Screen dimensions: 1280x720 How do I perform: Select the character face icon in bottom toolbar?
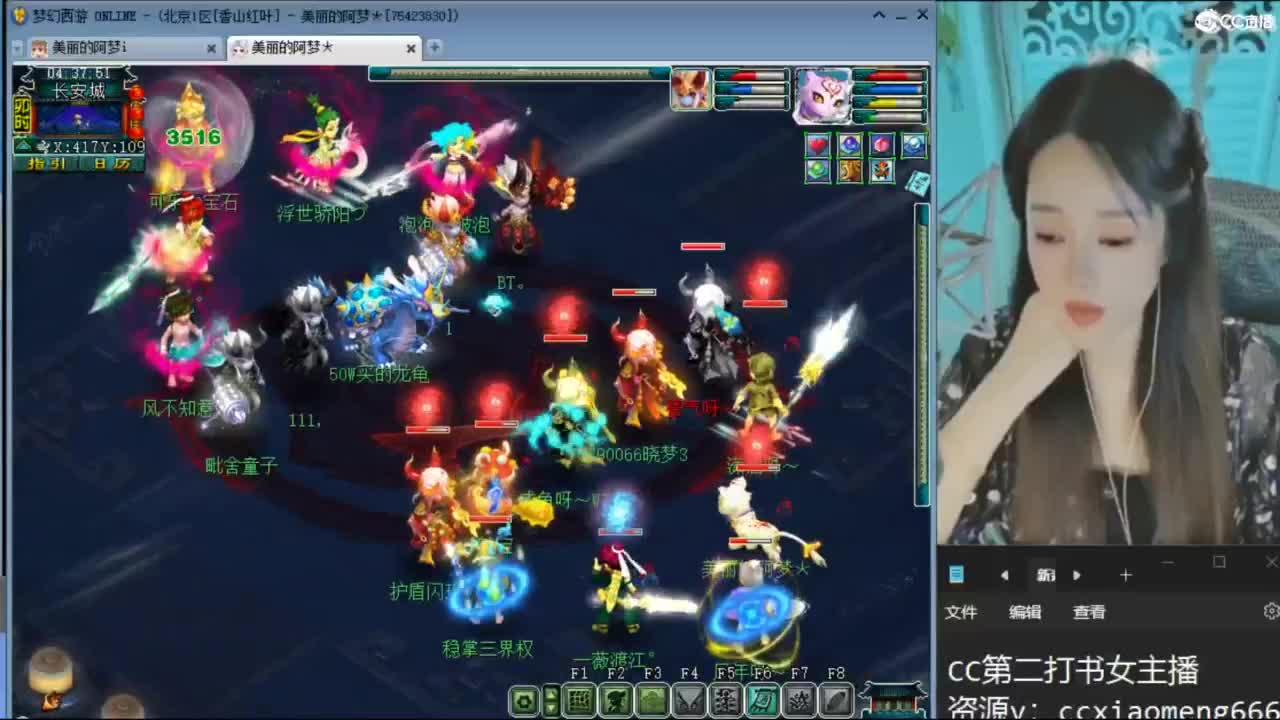[613, 702]
